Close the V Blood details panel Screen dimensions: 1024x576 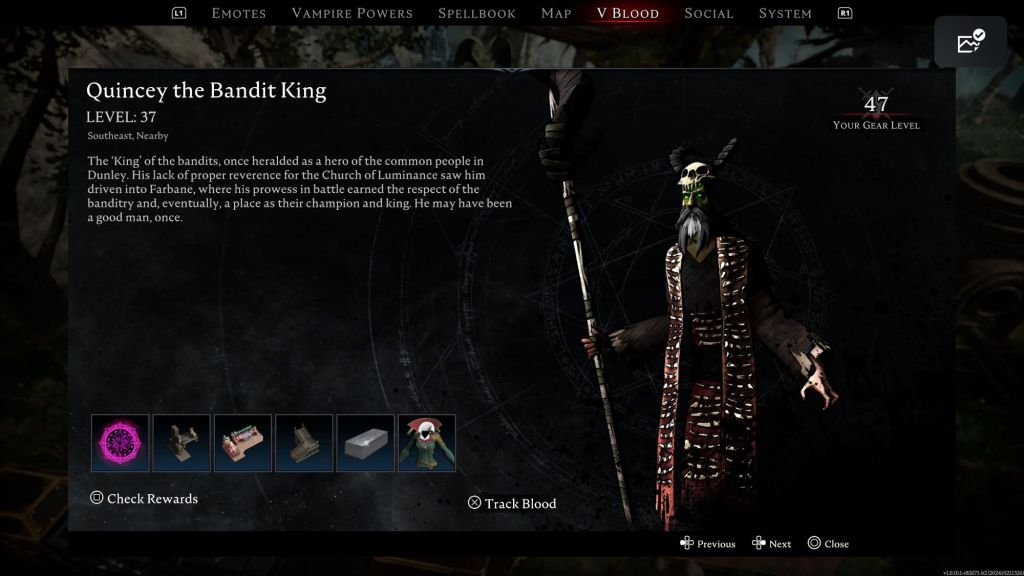click(x=828, y=544)
